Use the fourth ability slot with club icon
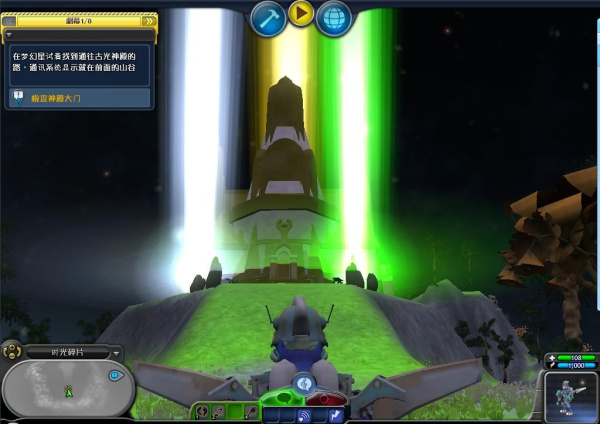Viewport: 600px width, 424px height. tap(251, 410)
